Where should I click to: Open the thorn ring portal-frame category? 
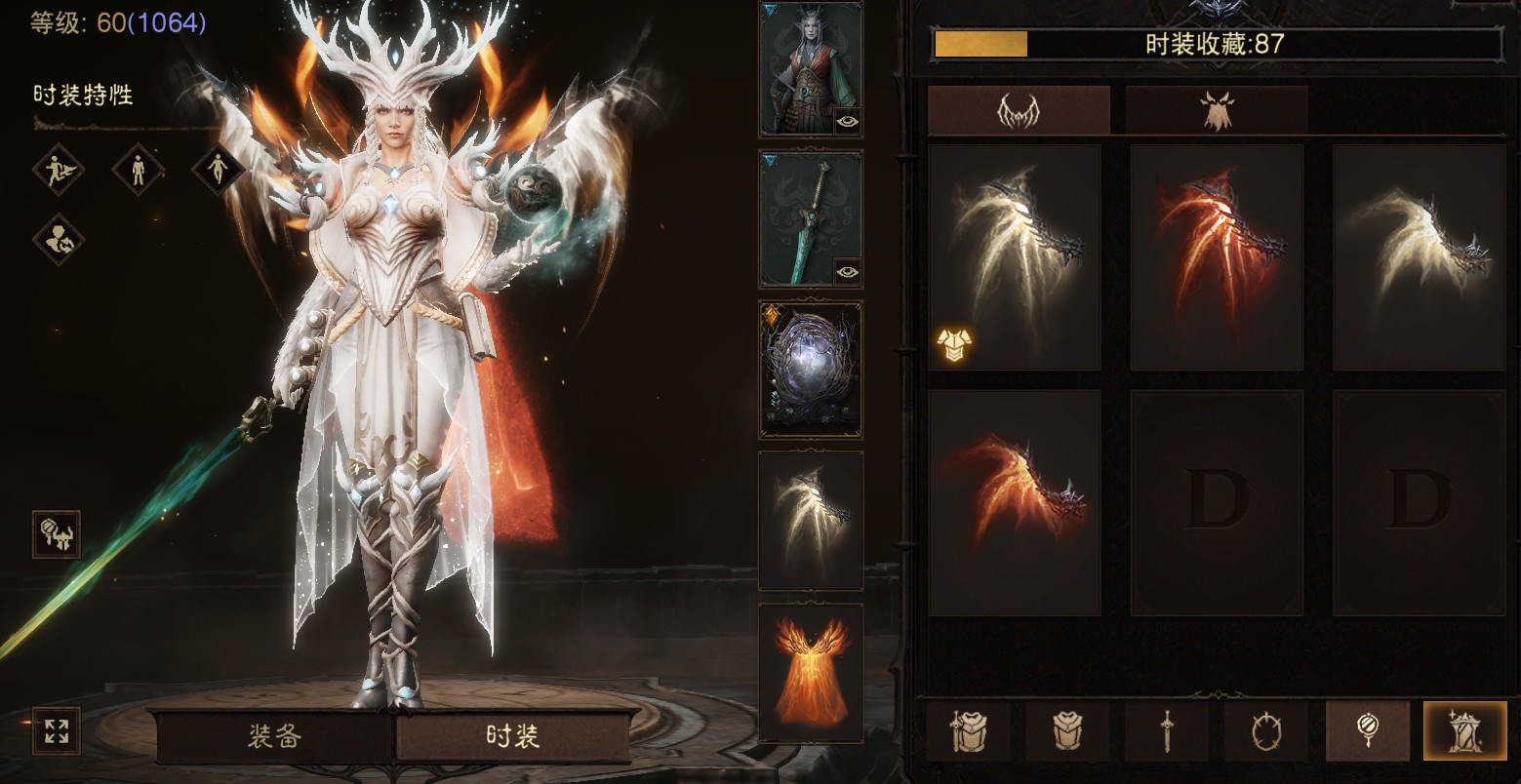[1266, 730]
